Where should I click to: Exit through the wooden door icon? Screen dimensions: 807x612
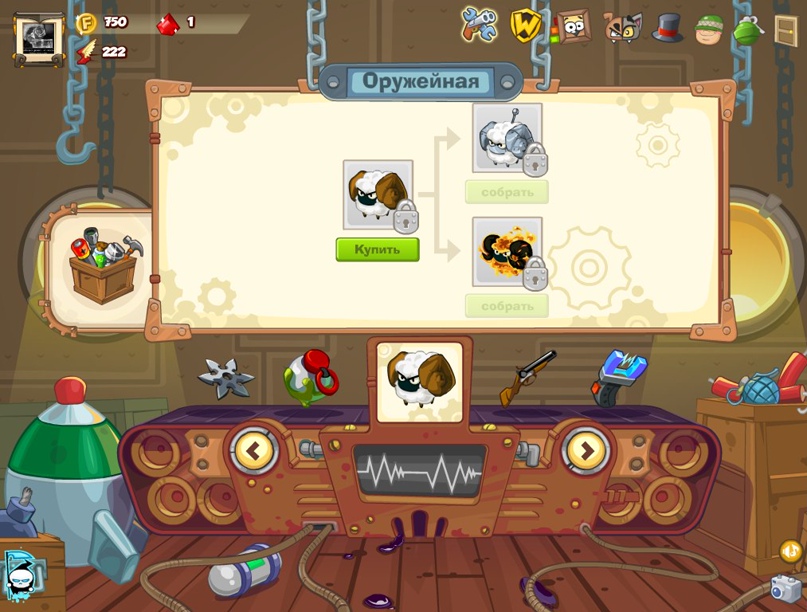pos(786,29)
